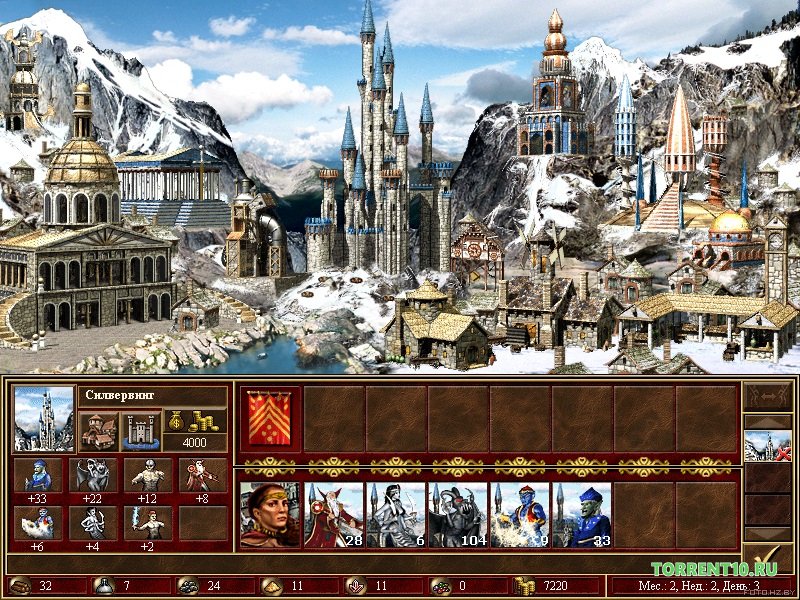Select the visiting hero portrait
800x600 pixels.
click(x=270, y=515)
